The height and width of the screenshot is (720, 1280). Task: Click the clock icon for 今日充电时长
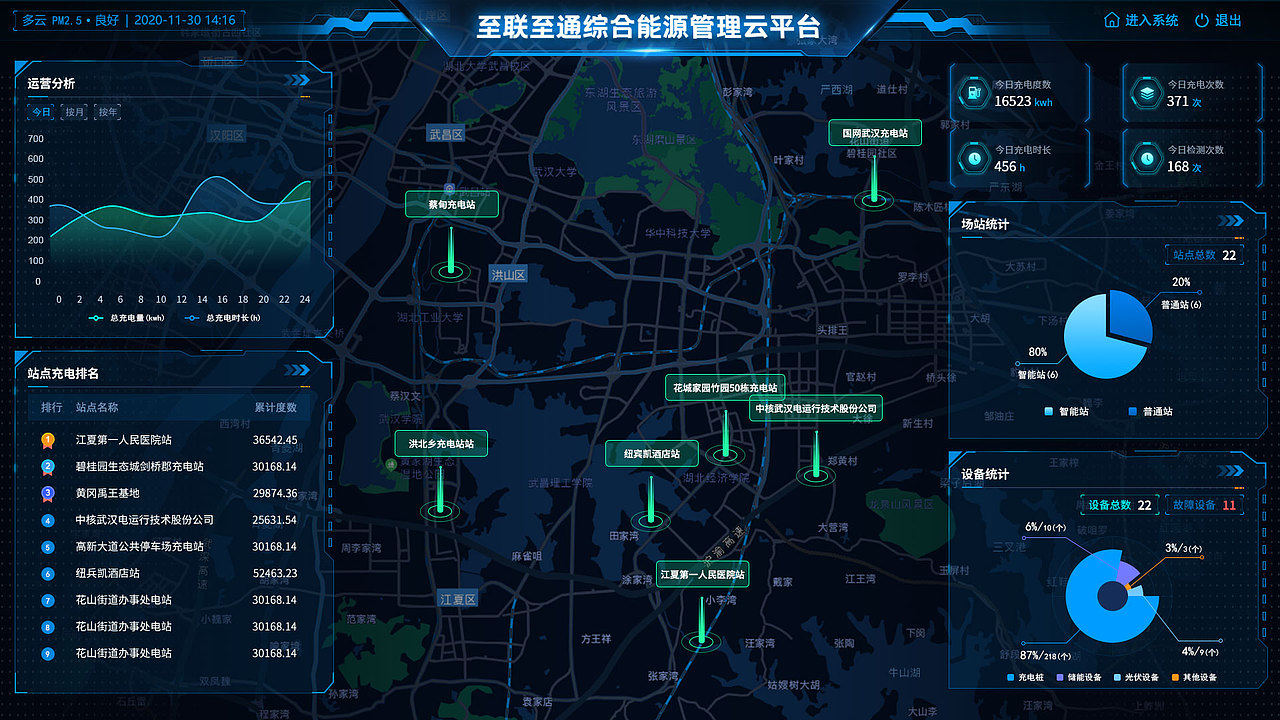click(974, 158)
